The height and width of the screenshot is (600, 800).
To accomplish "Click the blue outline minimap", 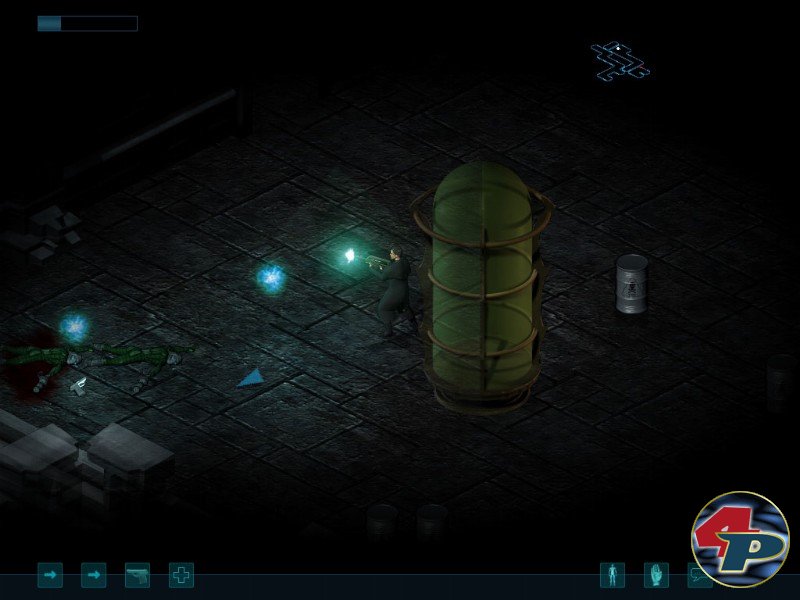I will point(620,60).
